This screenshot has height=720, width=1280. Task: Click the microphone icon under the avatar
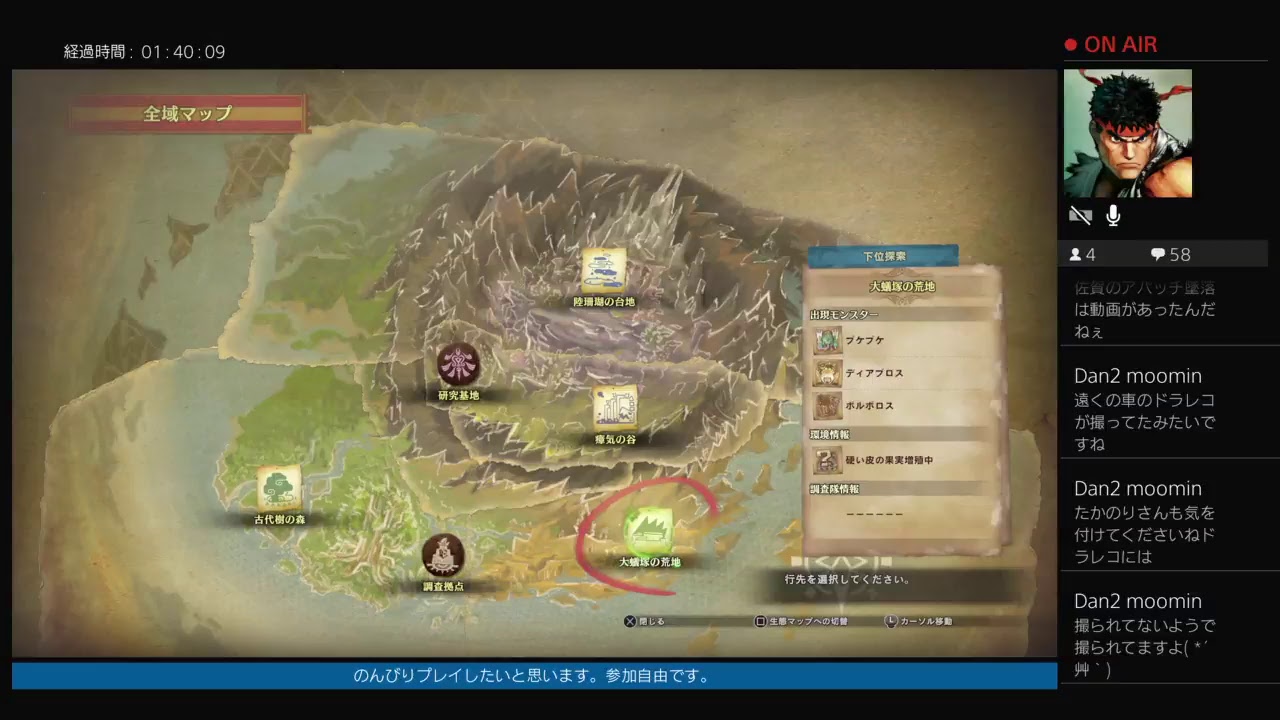pyautogui.click(x=1113, y=216)
